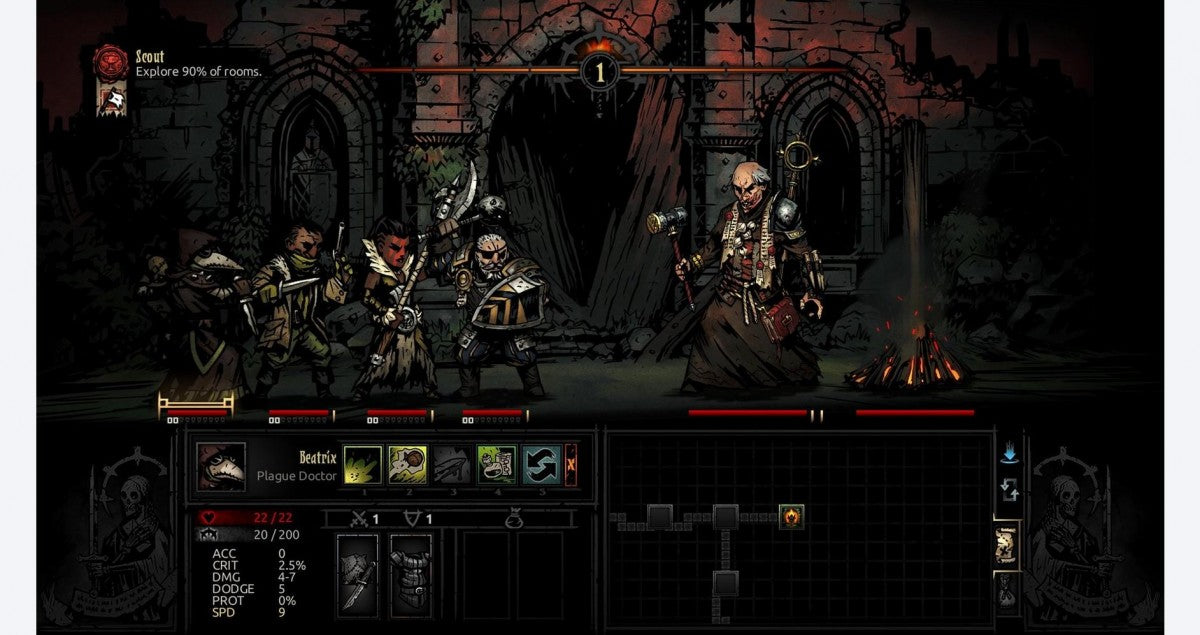
Task: Open the Scout quest red seal
Action: [108, 62]
